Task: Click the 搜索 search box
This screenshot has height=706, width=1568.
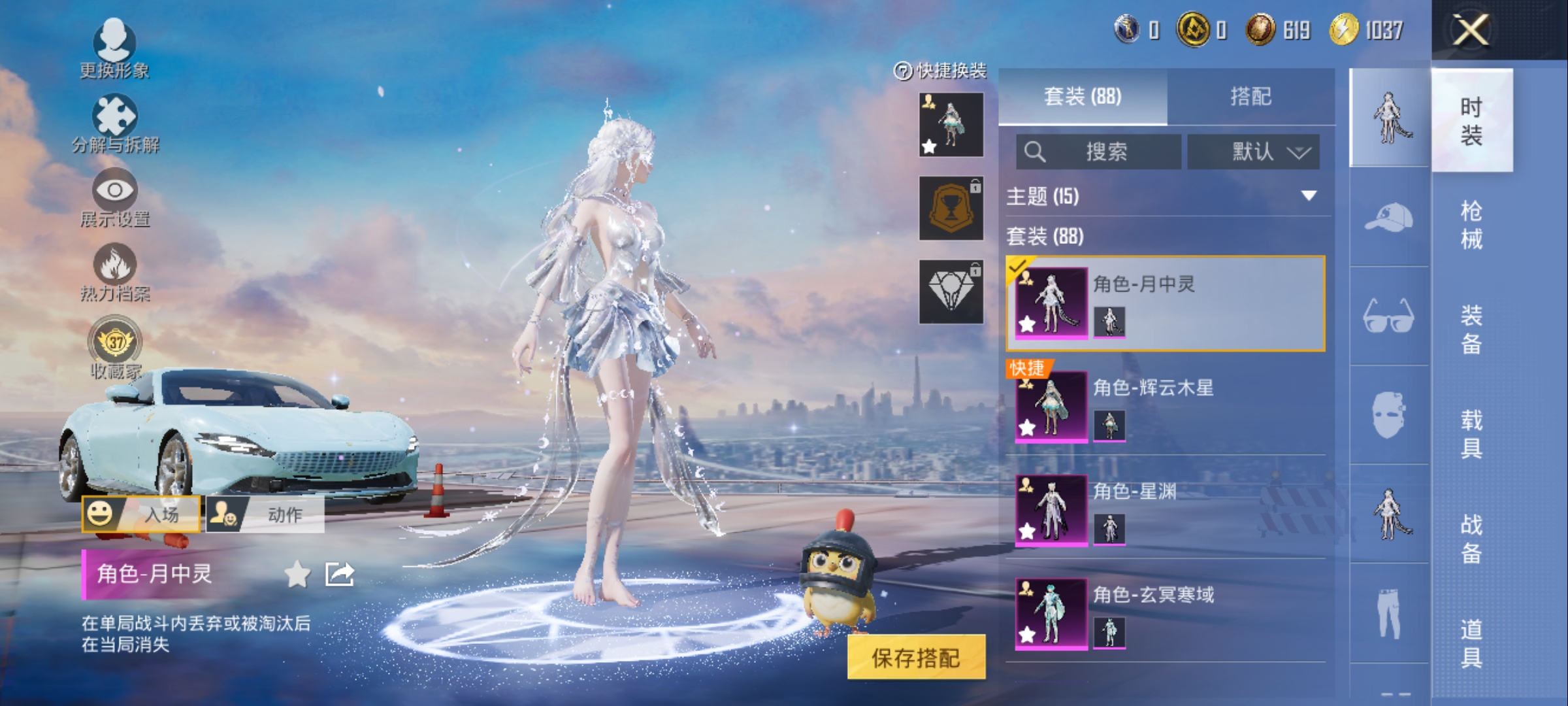Action: point(1099,152)
